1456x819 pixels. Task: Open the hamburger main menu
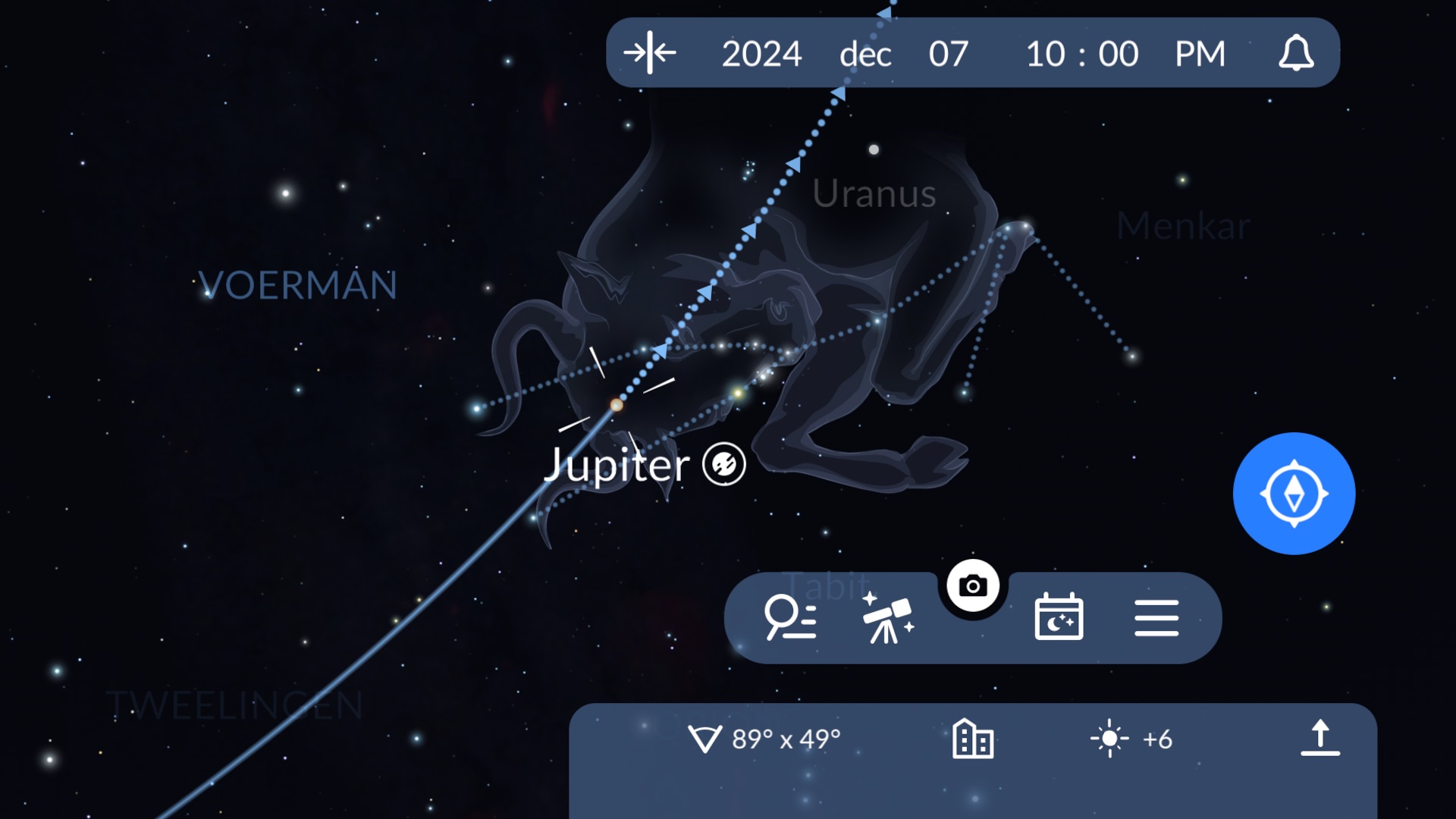[1156, 617]
